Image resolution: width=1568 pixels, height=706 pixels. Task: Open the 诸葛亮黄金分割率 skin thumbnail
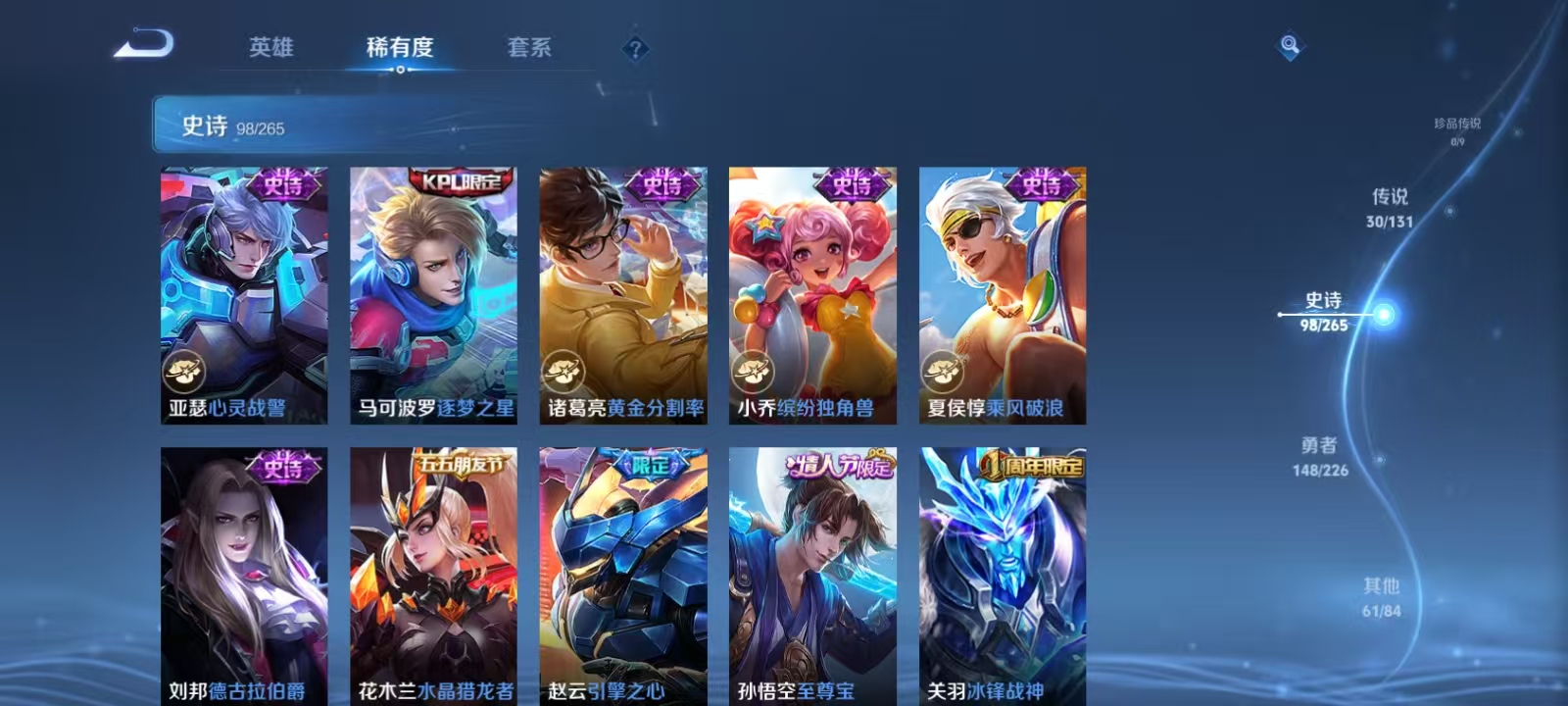tap(623, 294)
